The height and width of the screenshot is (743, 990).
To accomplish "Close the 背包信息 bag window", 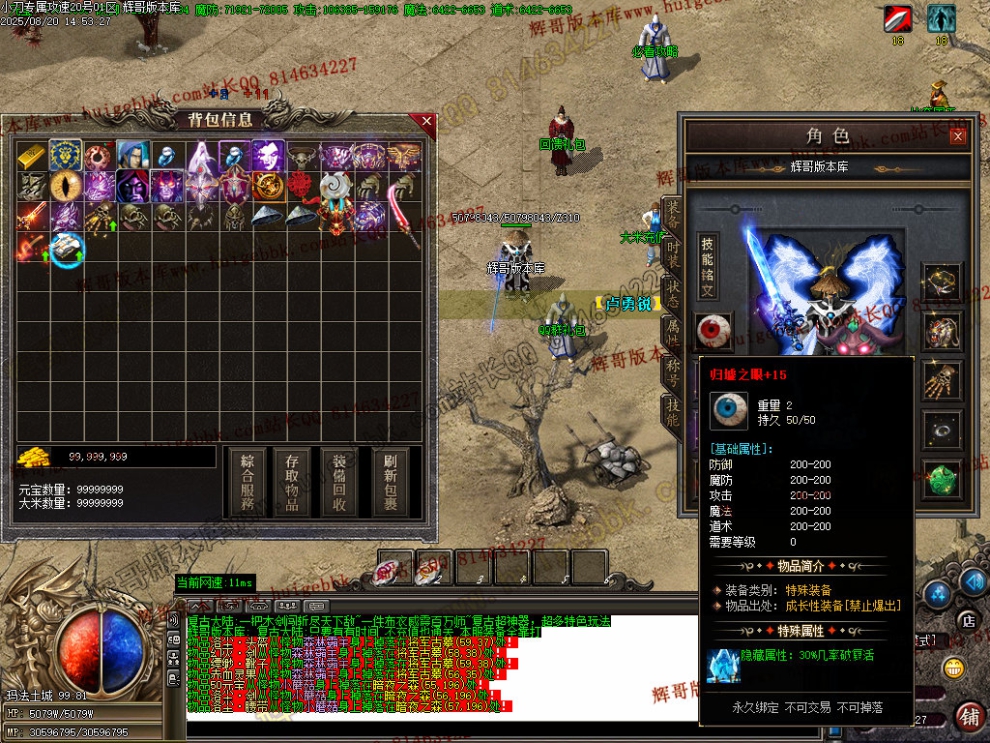I will coord(427,121).
